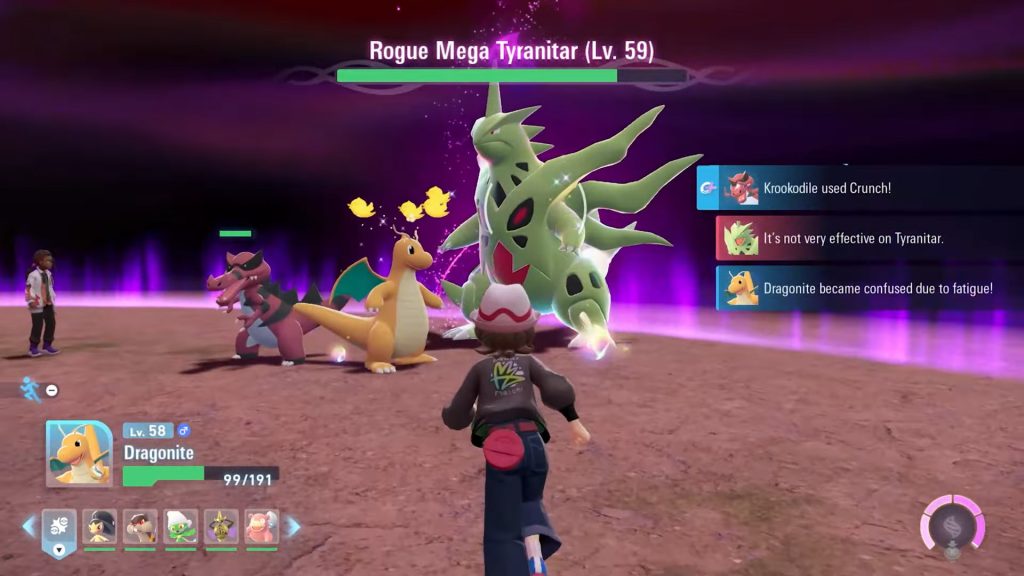Select the Dragonite confused log entry

pyautogui.click(x=868, y=288)
